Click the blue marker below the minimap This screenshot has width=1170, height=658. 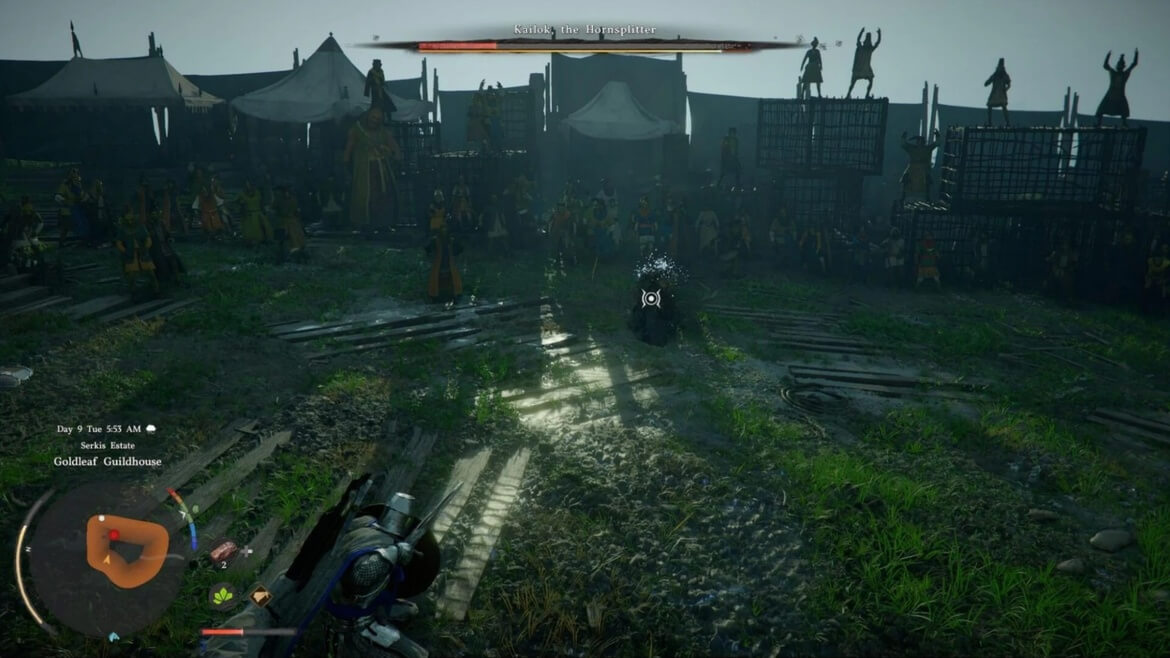[x=114, y=636]
